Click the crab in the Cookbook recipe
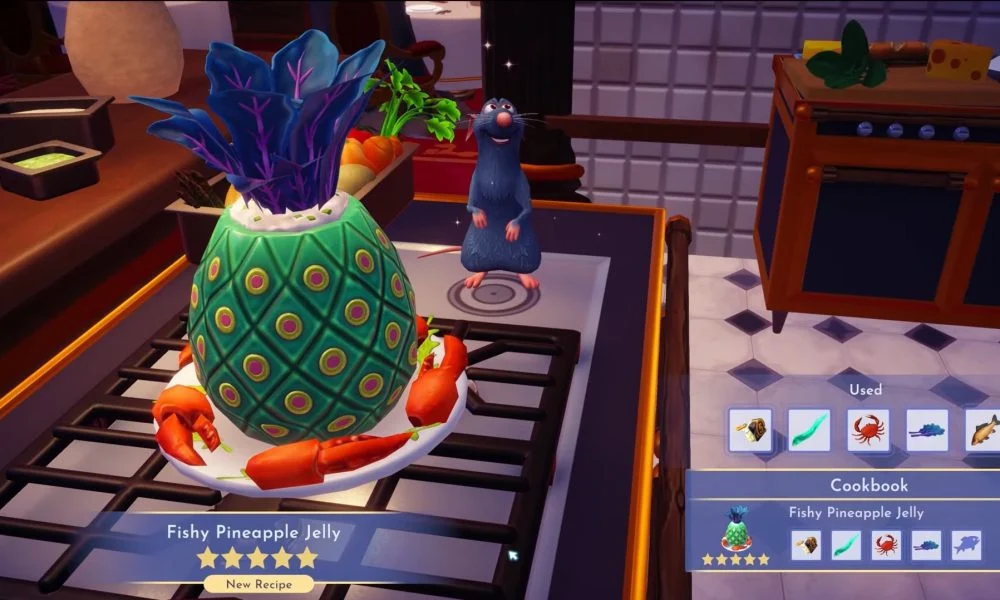1000x600 pixels. coord(886,544)
